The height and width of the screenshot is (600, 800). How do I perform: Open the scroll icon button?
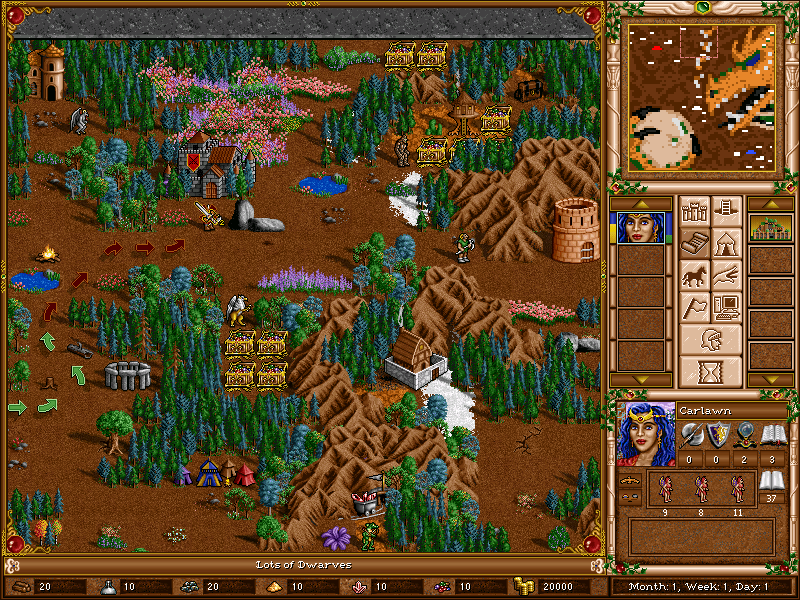click(x=694, y=243)
